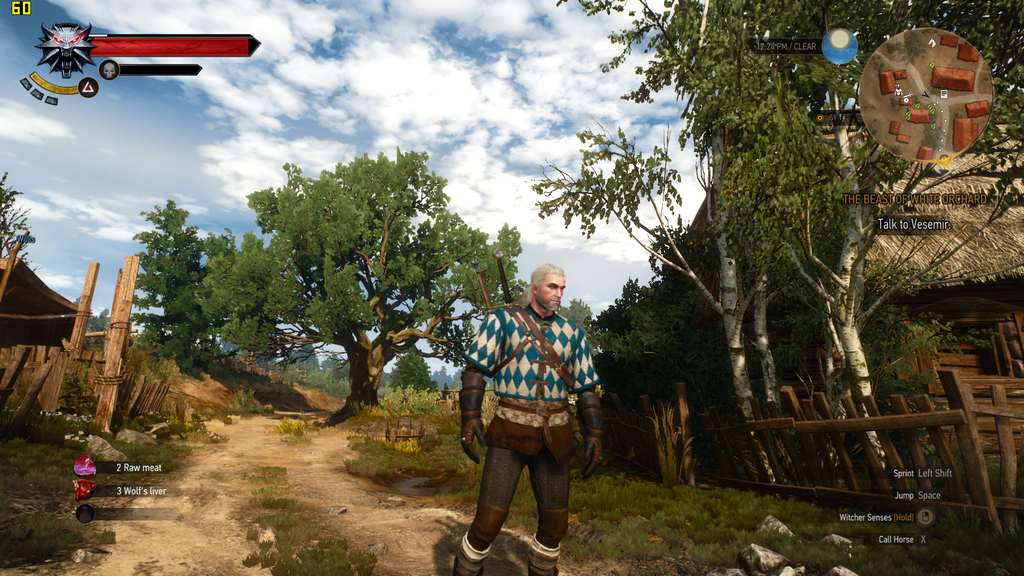Click the wolf head medallion icon

pyautogui.click(x=65, y=47)
